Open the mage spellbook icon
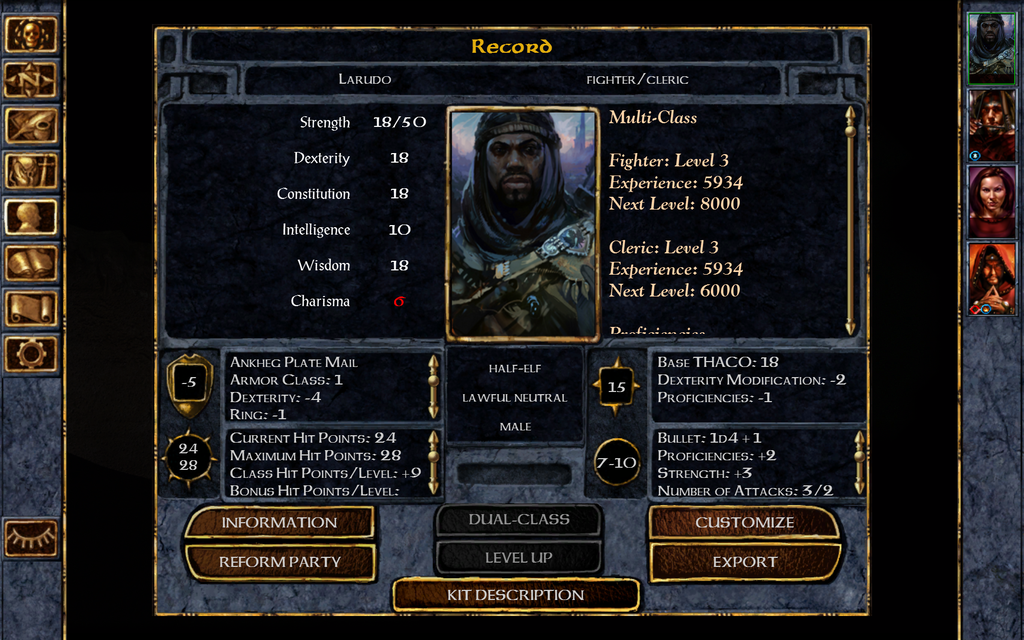This screenshot has height=640, width=1024. (x=31, y=263)
